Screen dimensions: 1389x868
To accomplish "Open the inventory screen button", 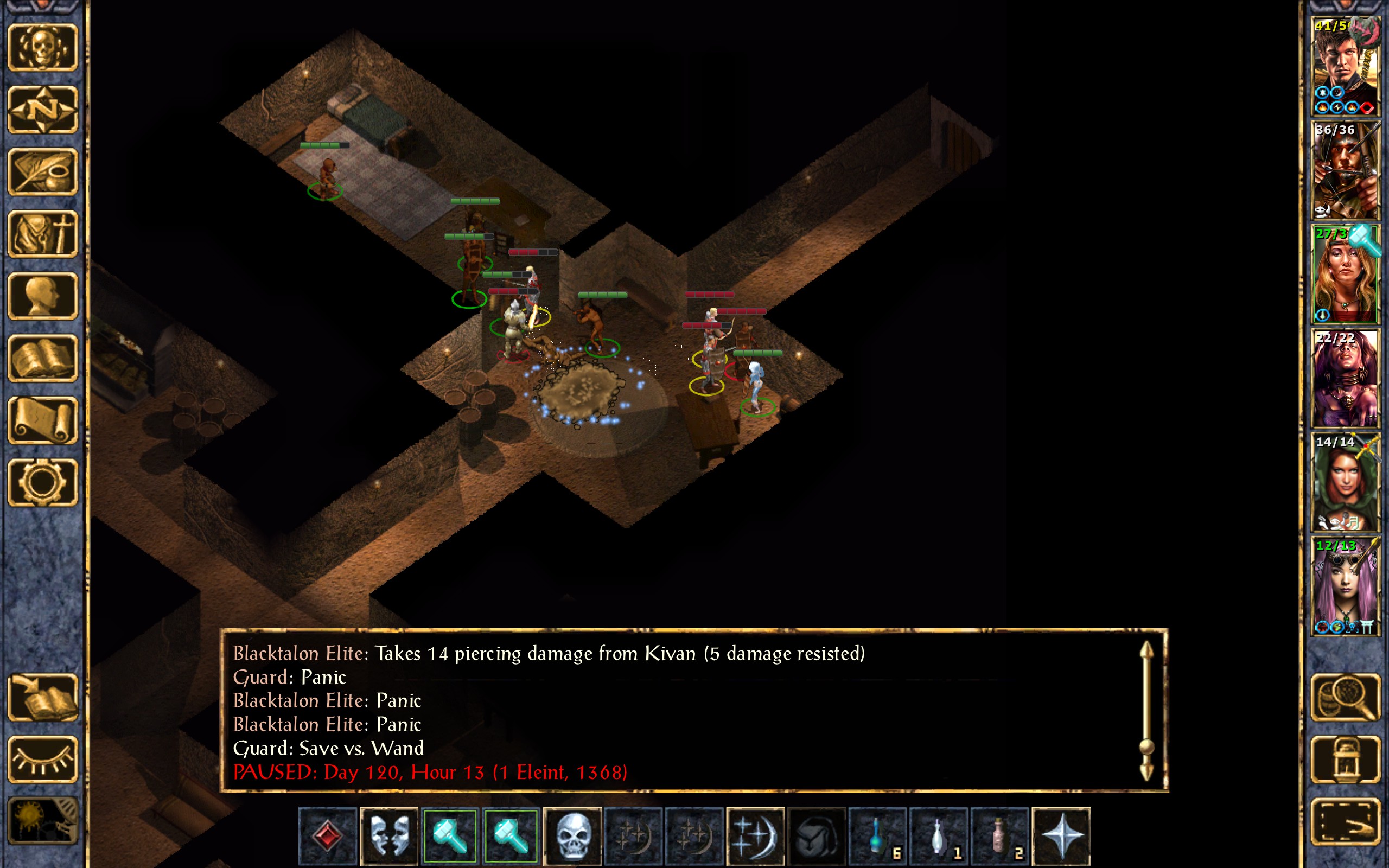I will (x=43, y=234).
